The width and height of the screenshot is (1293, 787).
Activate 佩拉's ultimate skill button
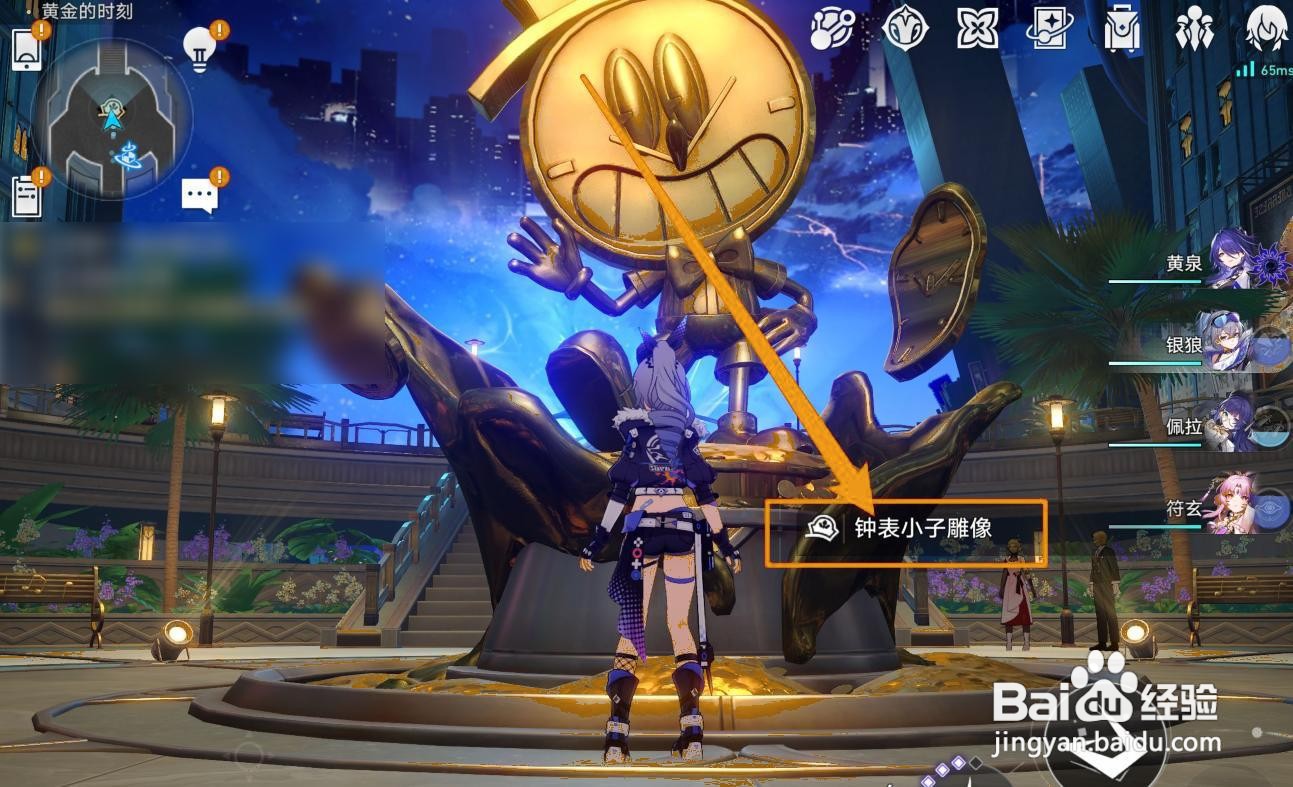click(x=1274, y=428)
